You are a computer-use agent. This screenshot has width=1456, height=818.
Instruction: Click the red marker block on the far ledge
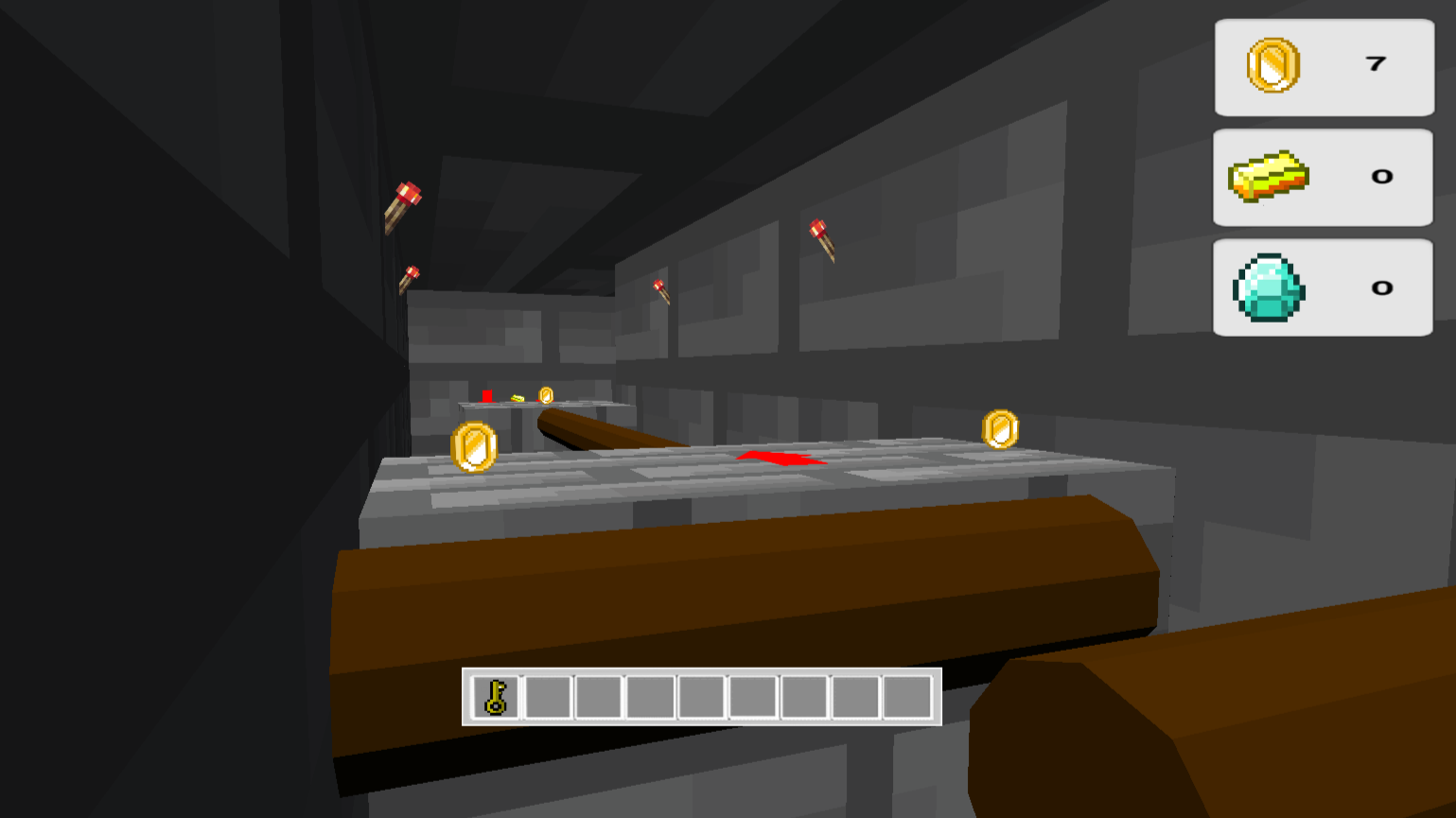coord(485,394)
